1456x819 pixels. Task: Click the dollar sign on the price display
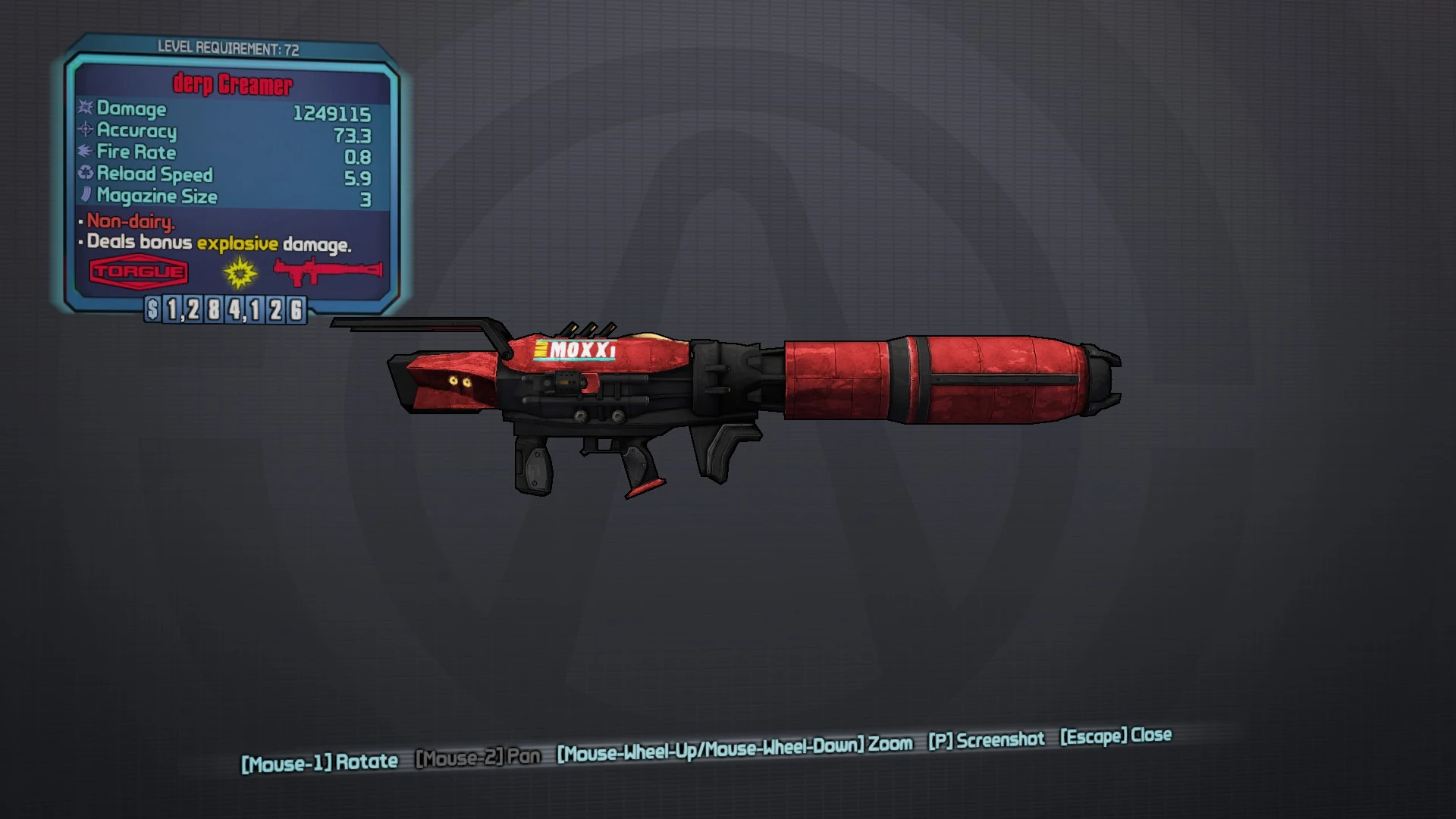pyautogui.click(x=153, y=309)
